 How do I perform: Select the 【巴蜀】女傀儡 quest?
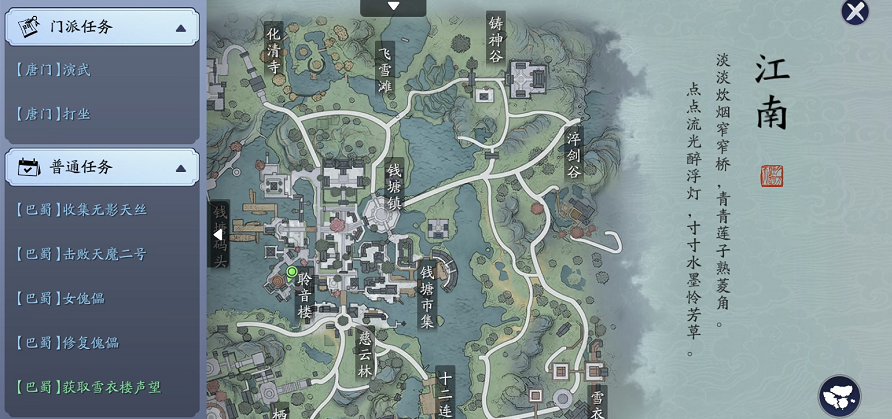coord(61,298)
